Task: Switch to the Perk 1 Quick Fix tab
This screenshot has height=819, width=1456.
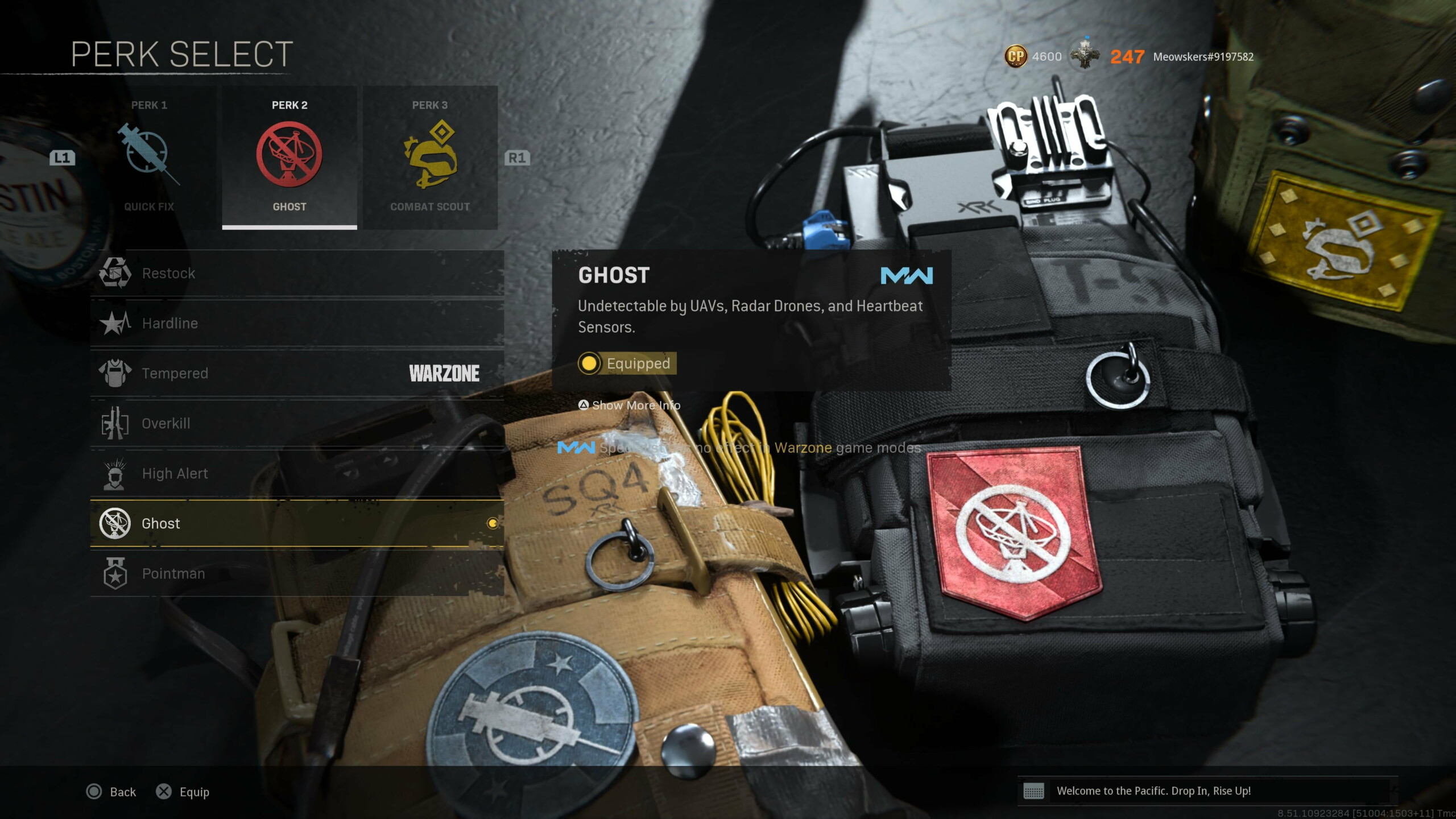Action: 149,158
